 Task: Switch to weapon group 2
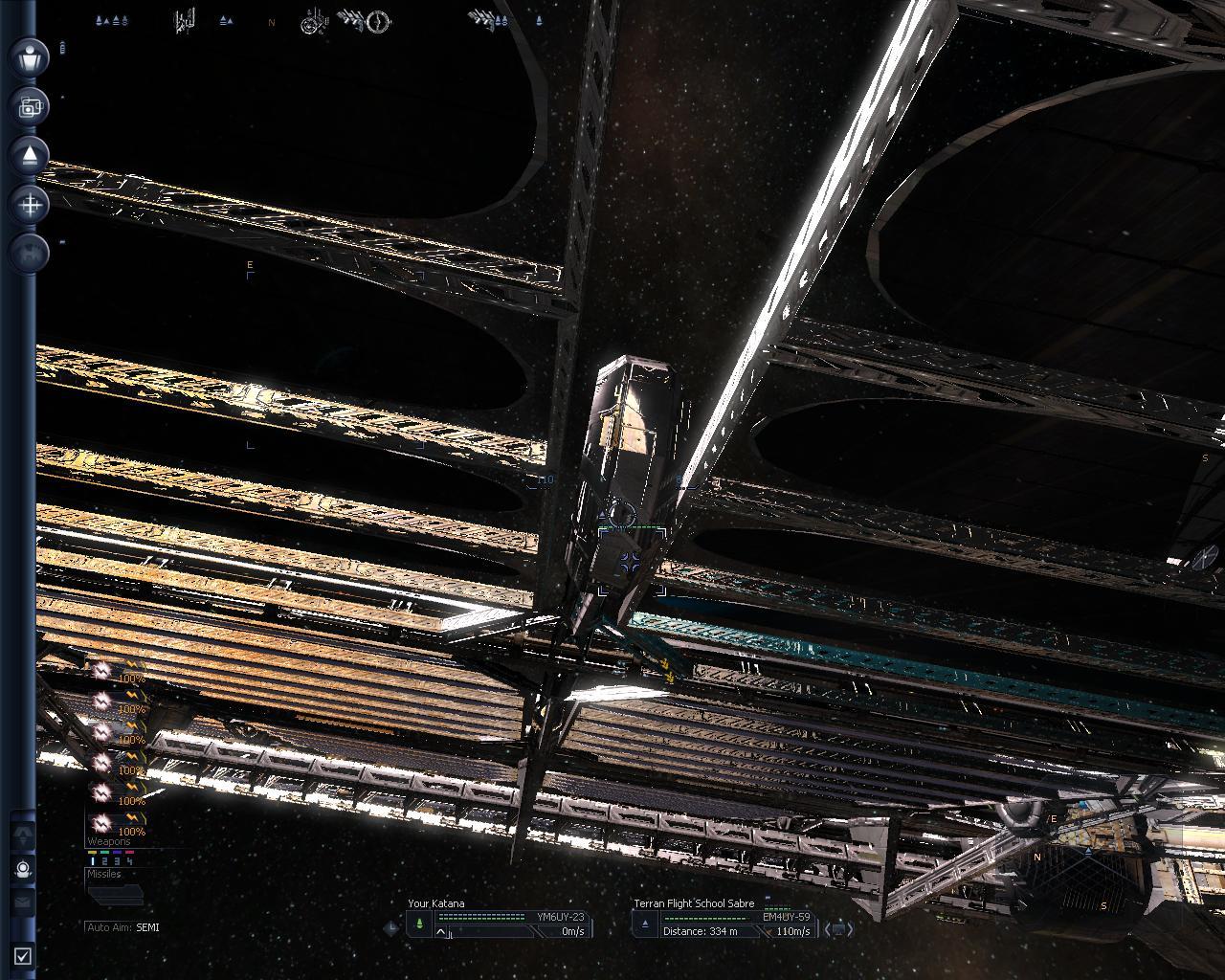106,861
